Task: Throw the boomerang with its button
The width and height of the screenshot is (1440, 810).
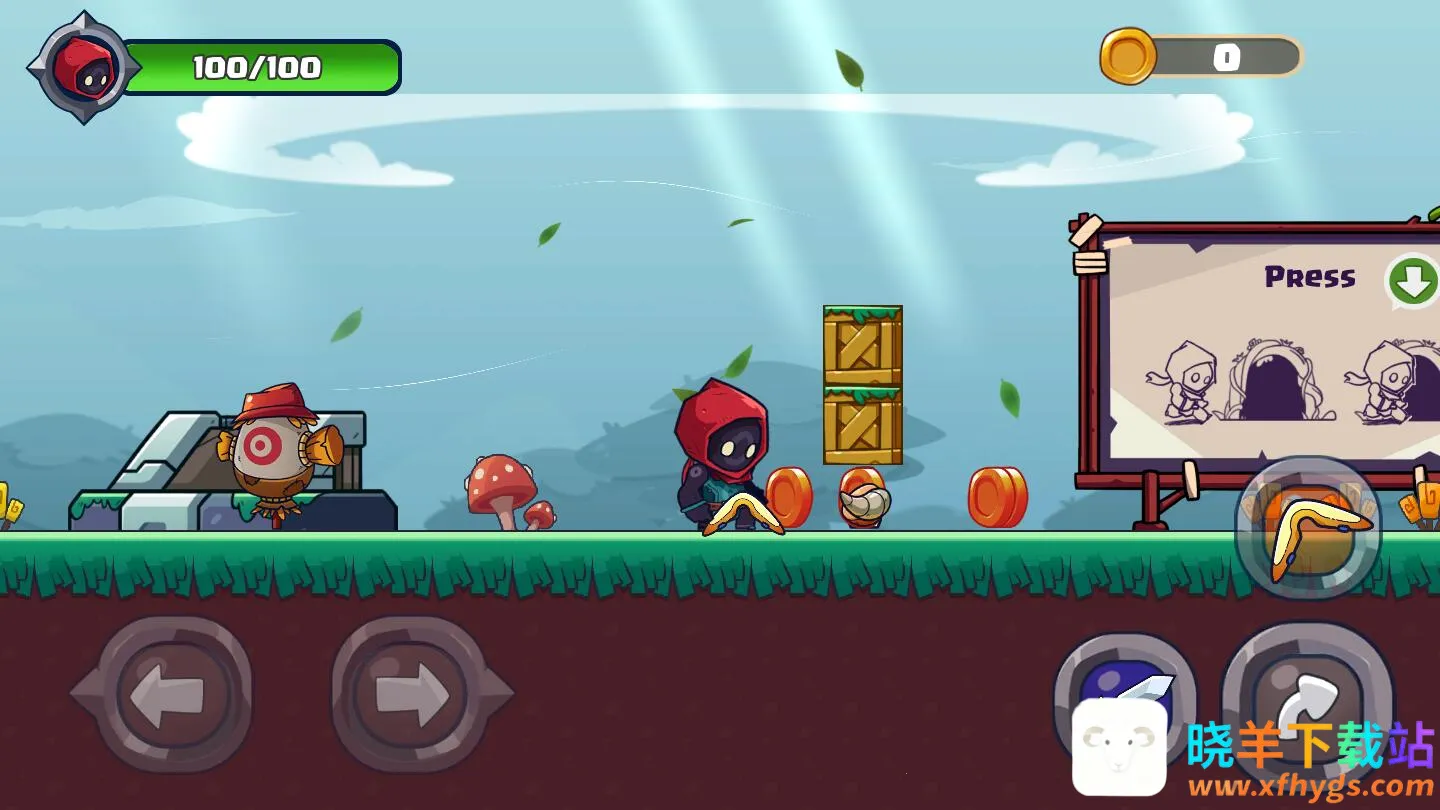Action: point(1308,529)
